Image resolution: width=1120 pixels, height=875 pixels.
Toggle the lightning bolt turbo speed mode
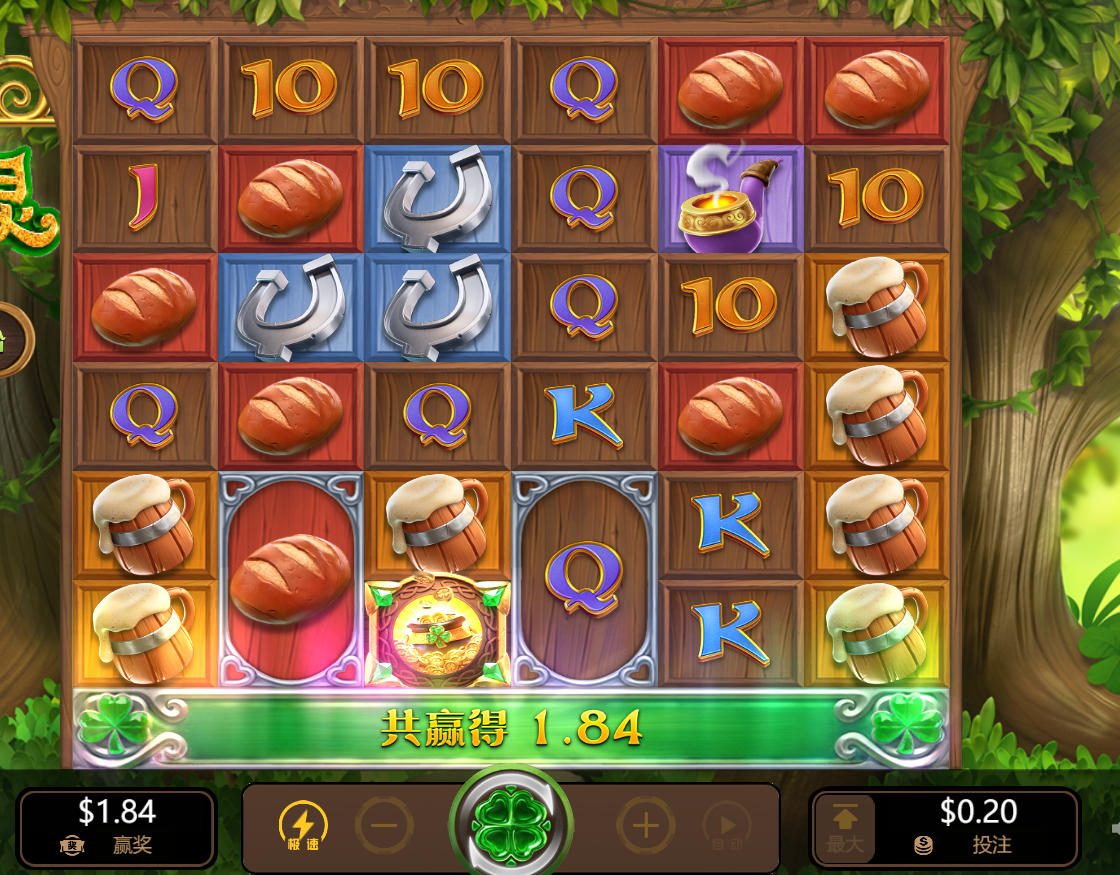pos(300,826)
